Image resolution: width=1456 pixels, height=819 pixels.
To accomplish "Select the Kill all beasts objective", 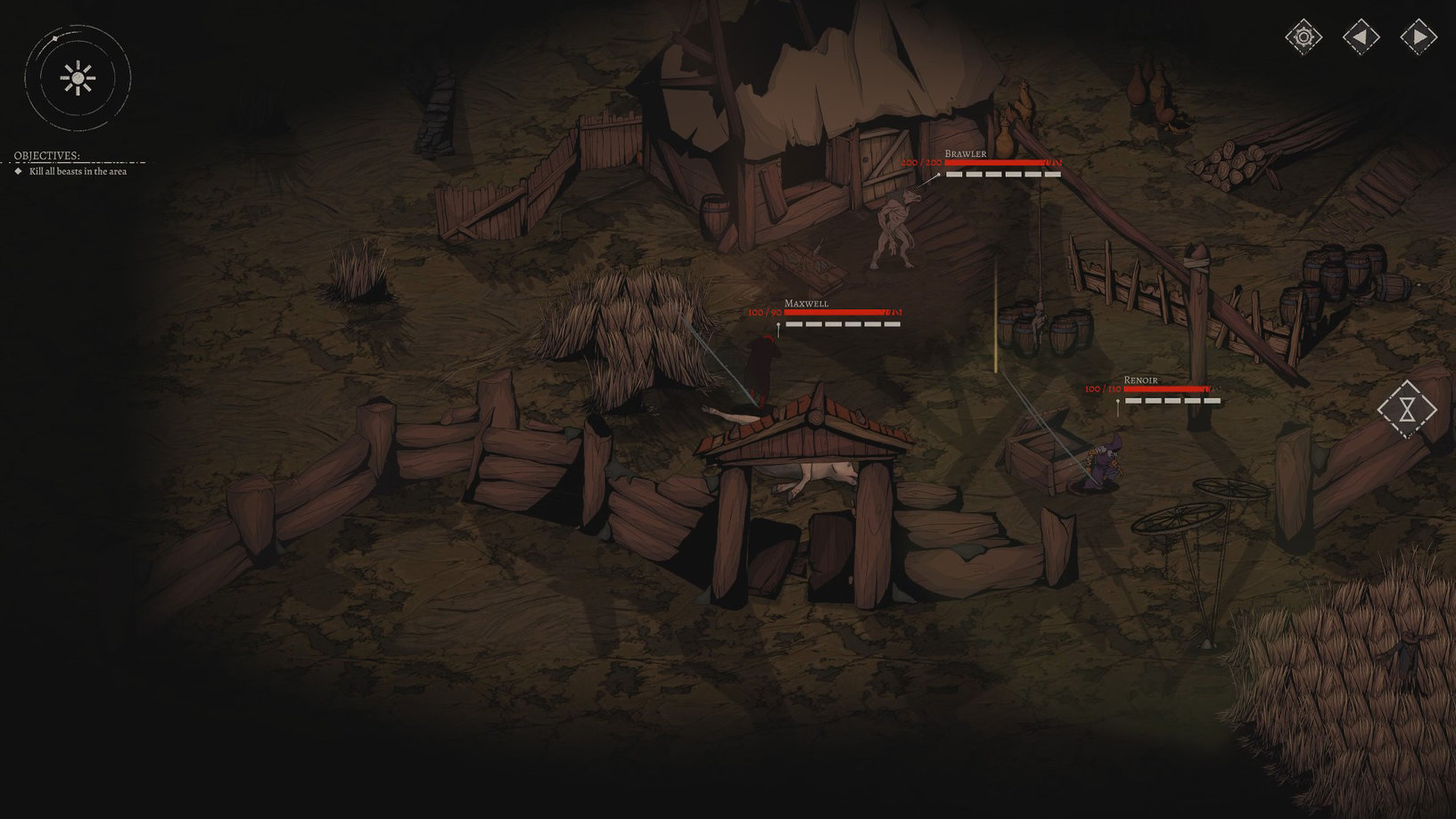I will coord(78,171).
